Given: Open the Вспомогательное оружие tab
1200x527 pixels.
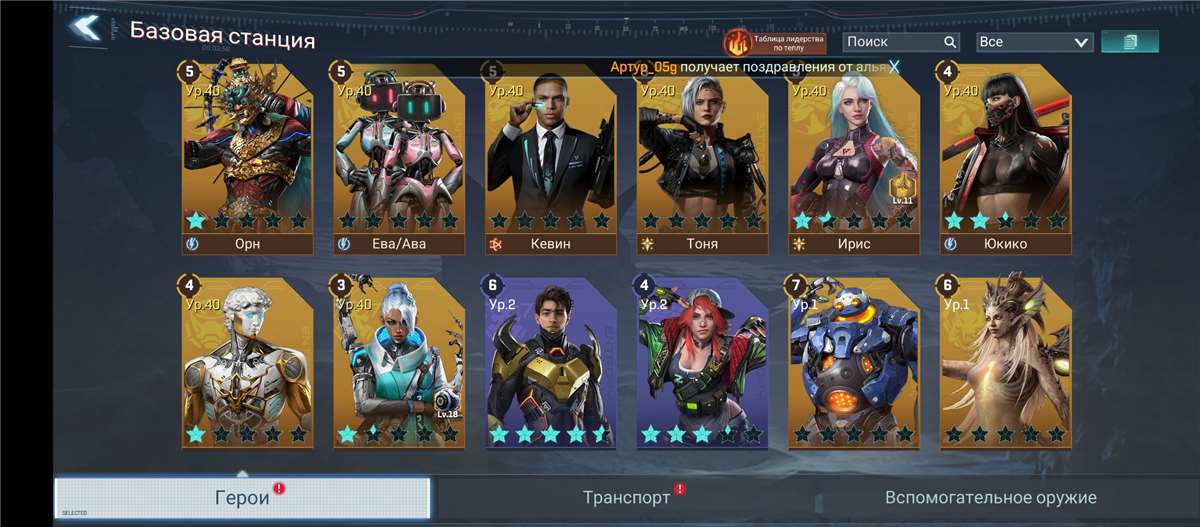Looking at the screenshot, I should coord(990,497).
